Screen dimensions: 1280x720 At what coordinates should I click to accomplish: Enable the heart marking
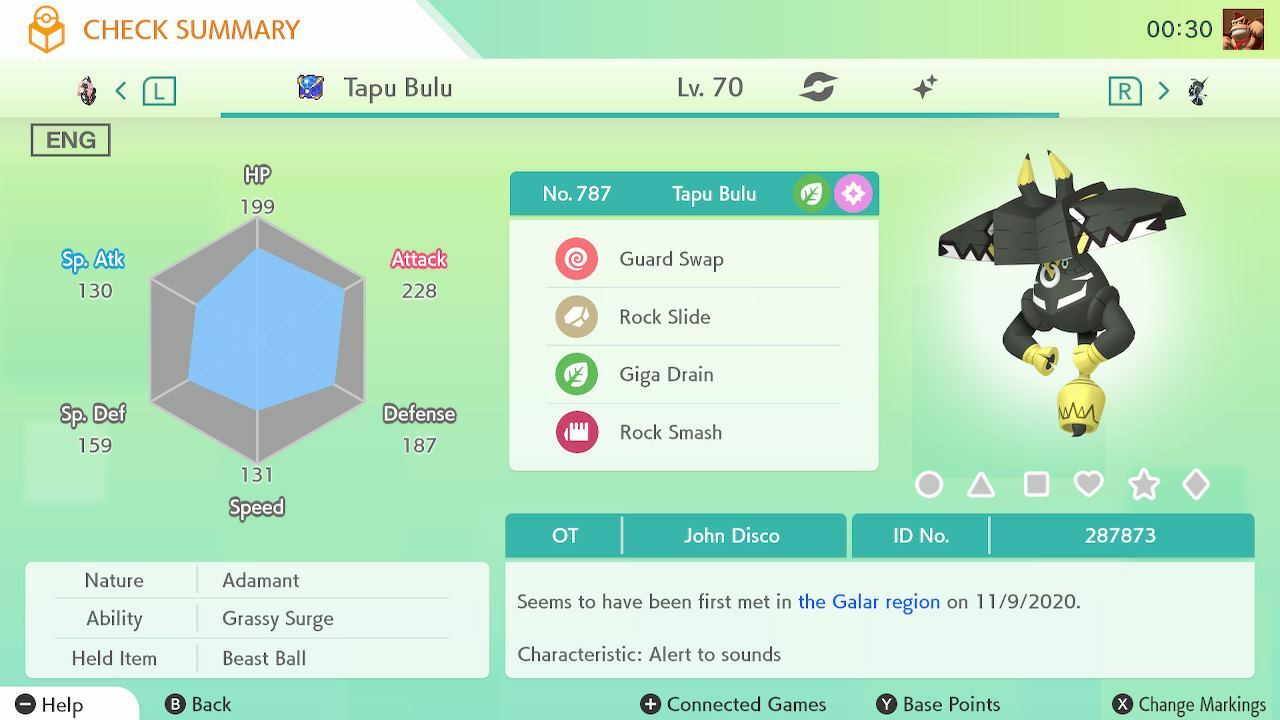tap(1090, 484)
